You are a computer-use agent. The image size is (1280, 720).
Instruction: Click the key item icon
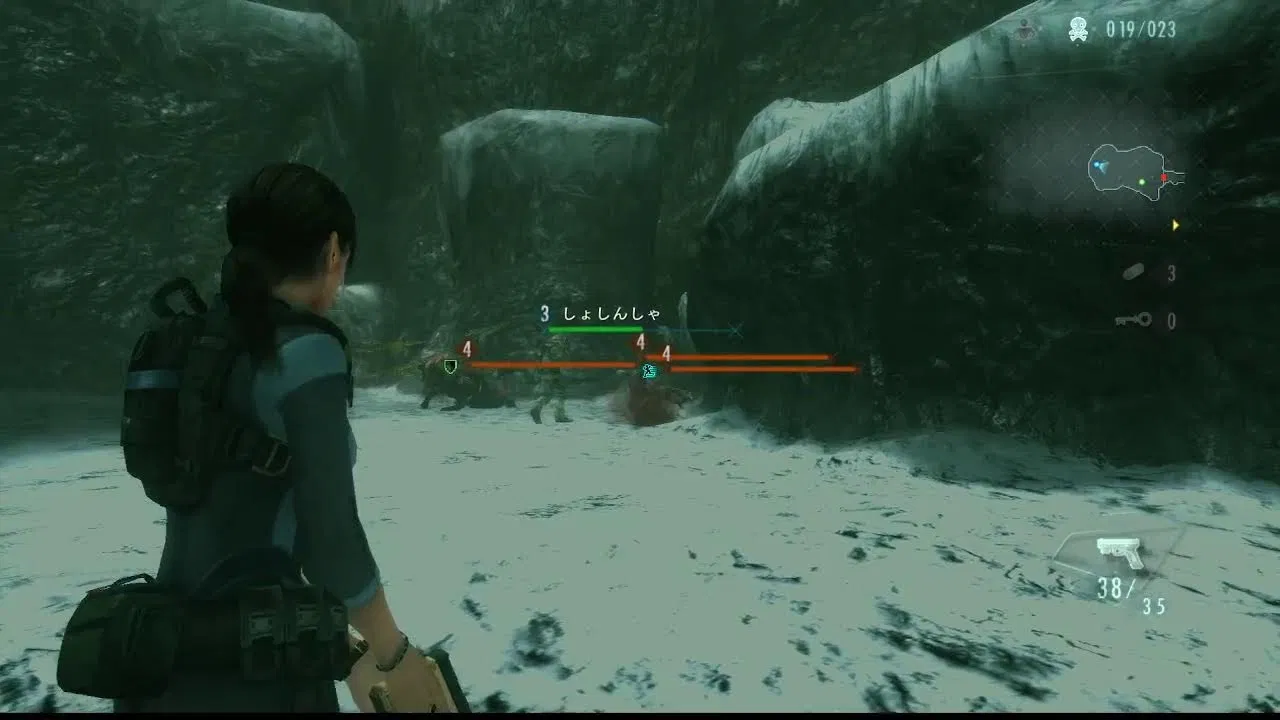pyautogui.click(x=1133, y=320)
